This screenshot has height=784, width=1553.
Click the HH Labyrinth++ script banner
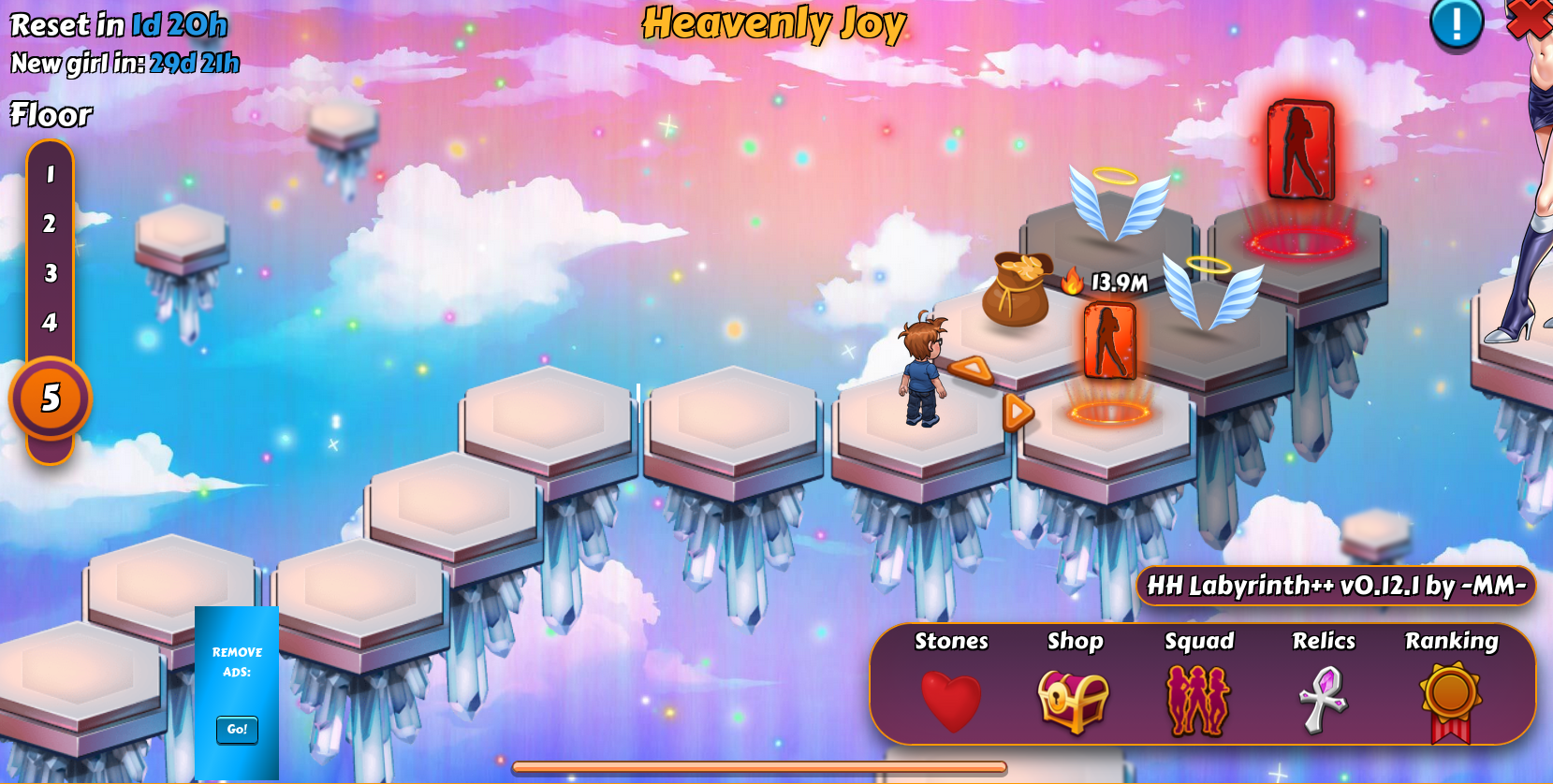pyautogui.click(x=1336, y=586)
